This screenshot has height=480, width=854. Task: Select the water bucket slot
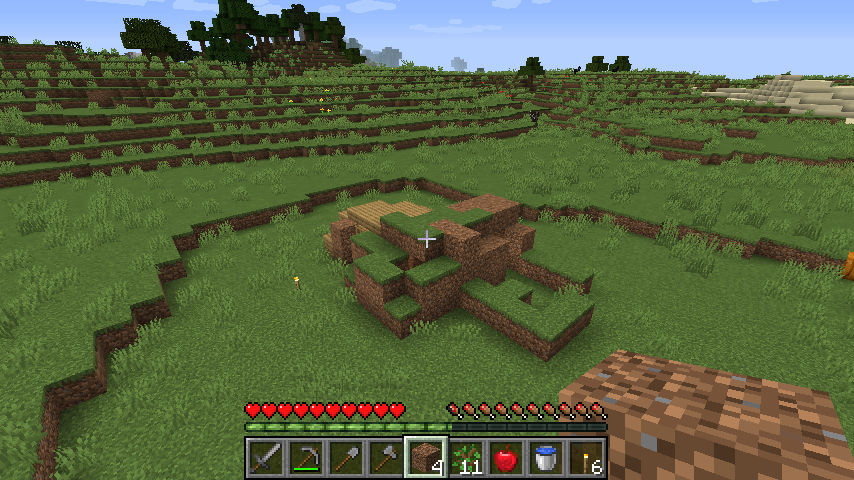[546, 458]
